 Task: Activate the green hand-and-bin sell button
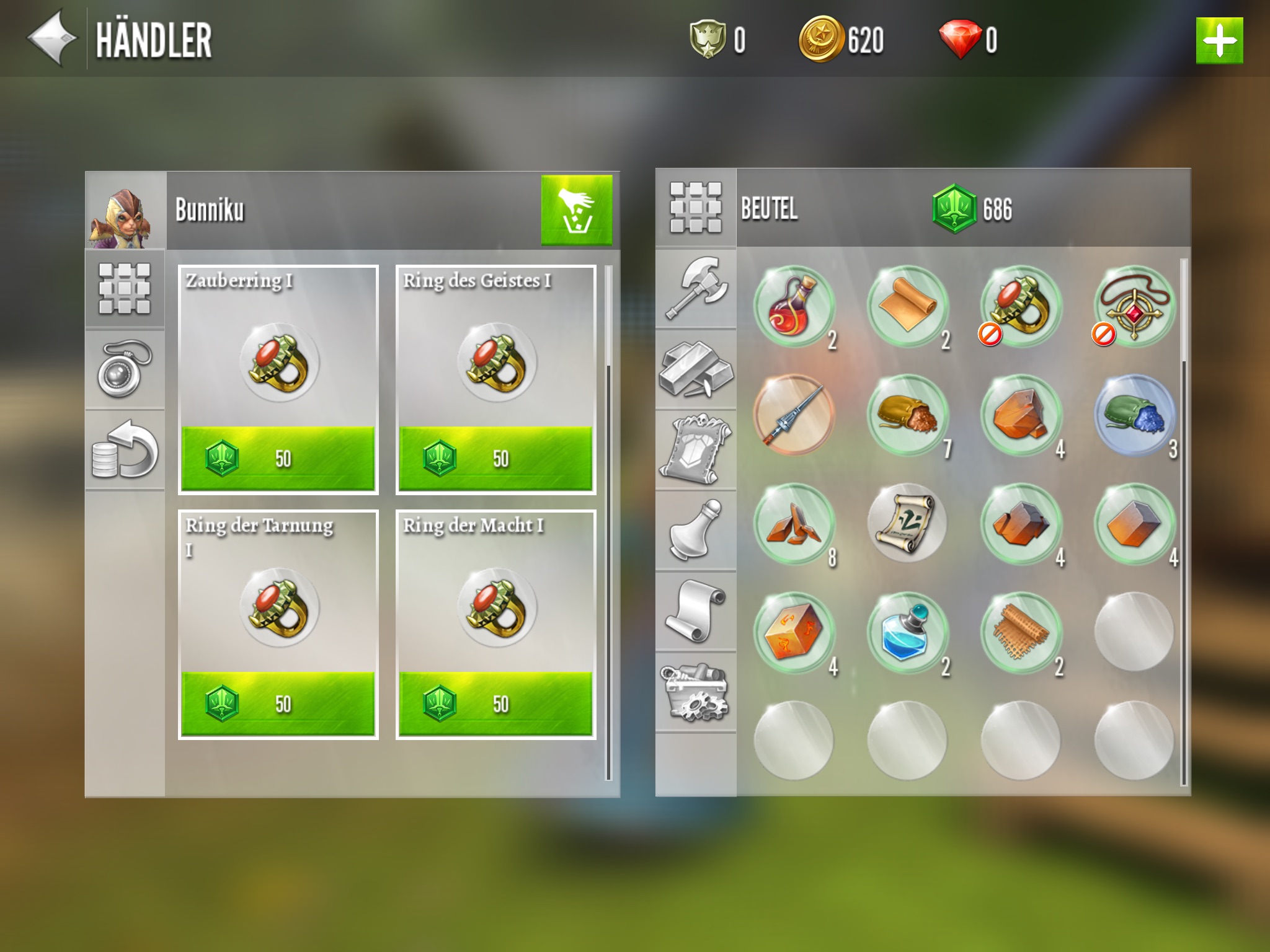click(576, 210)
